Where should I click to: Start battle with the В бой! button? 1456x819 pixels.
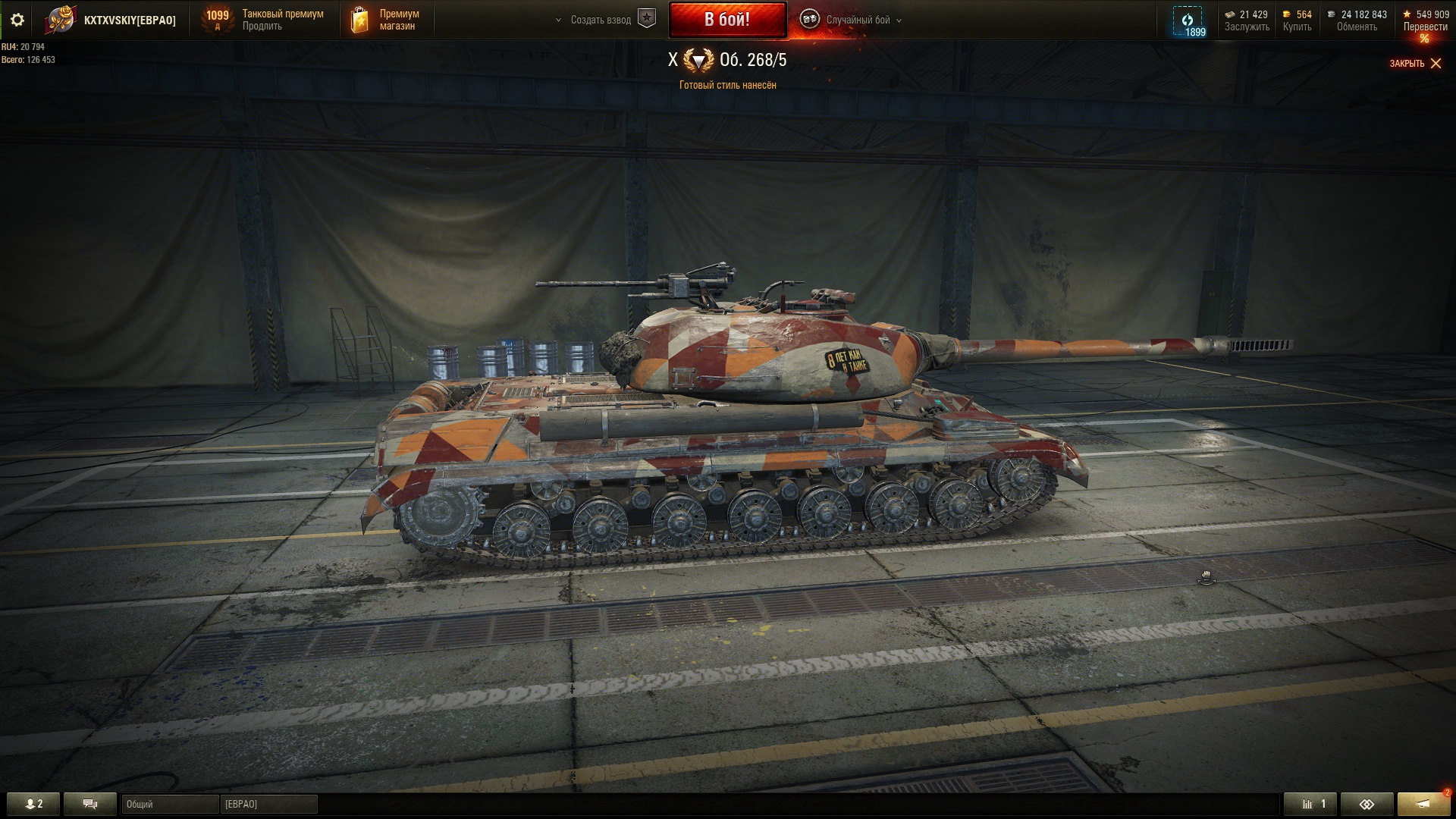pyautogui.click(x=726, y=20)
